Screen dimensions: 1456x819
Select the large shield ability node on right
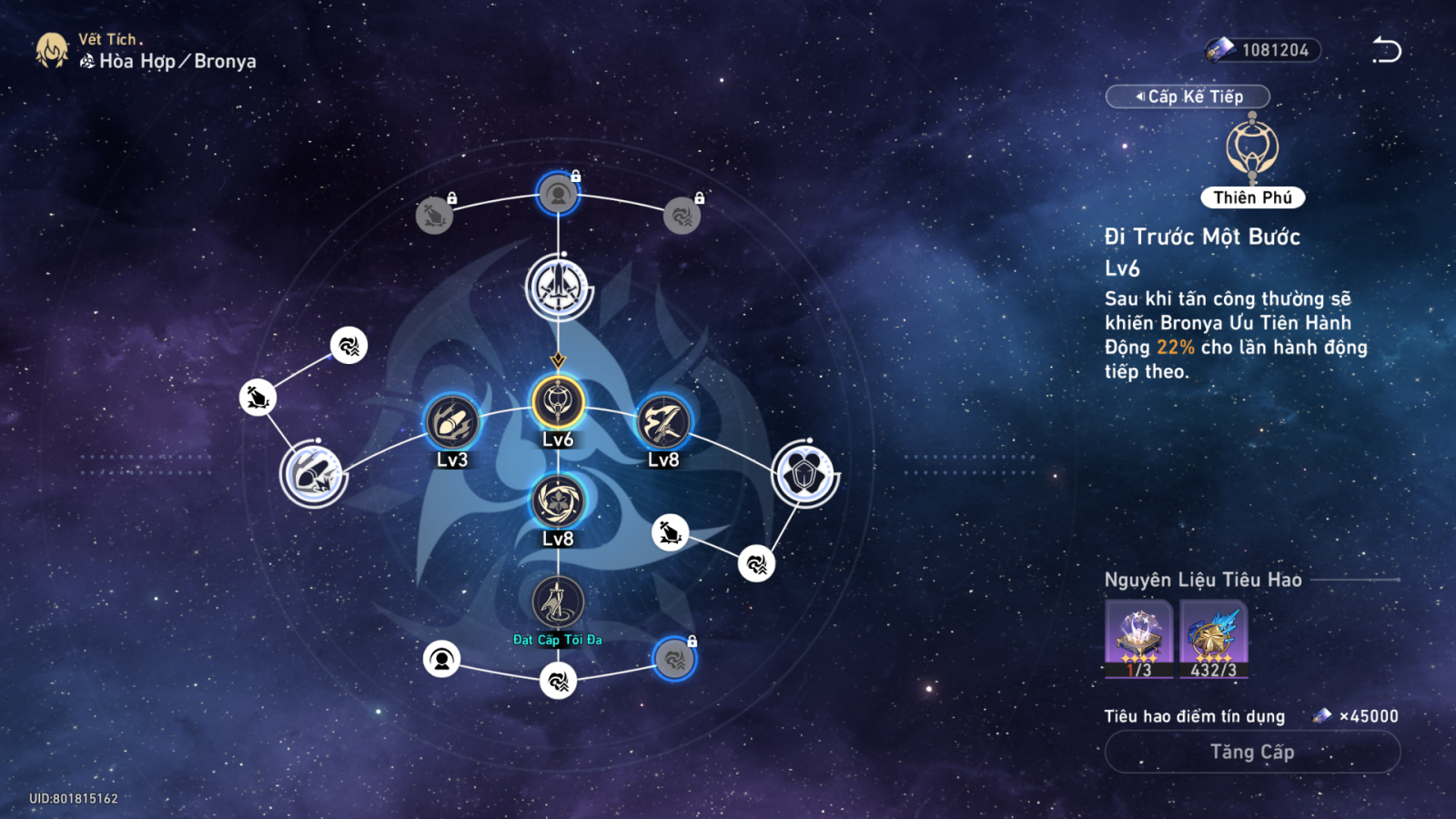tap(804, 473)
